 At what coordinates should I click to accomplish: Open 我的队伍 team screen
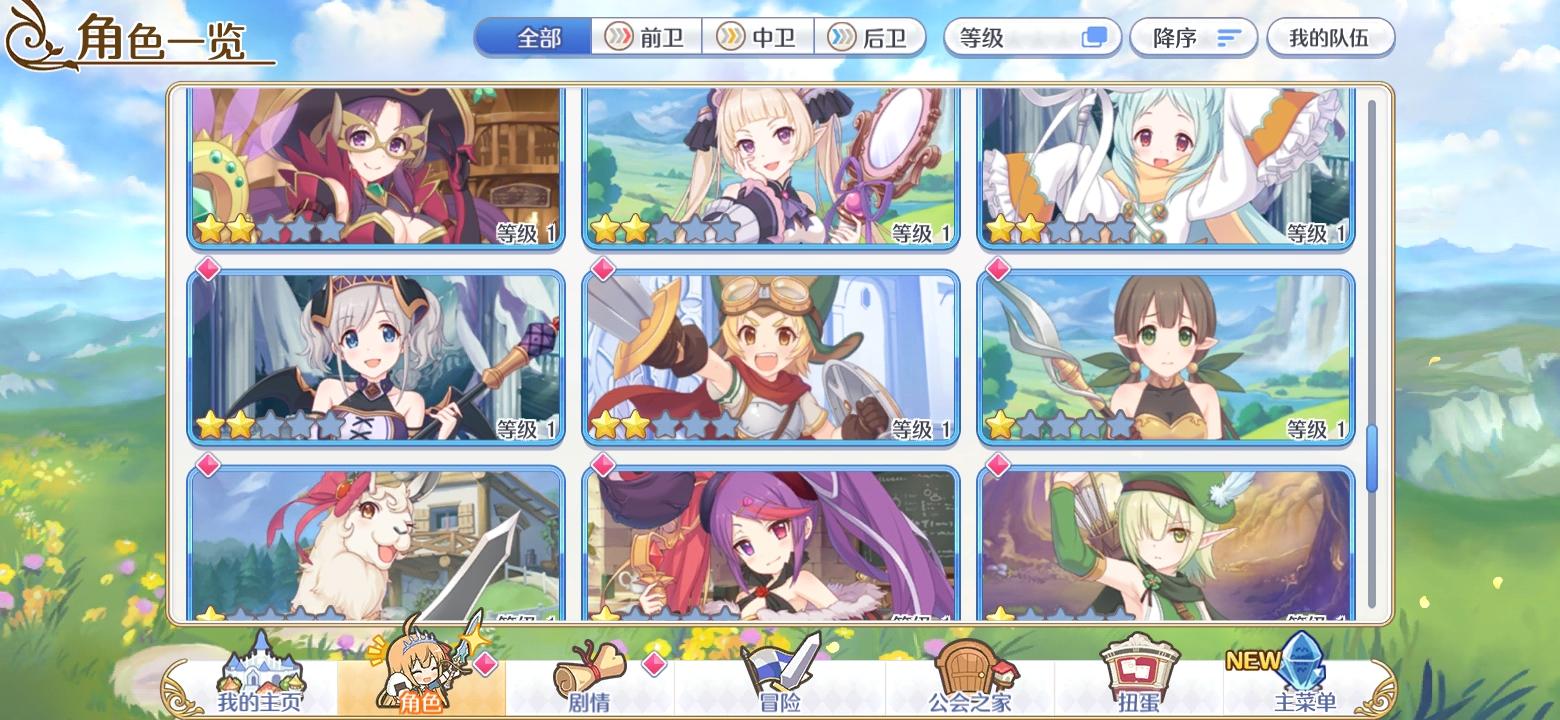pos(1330,36)
